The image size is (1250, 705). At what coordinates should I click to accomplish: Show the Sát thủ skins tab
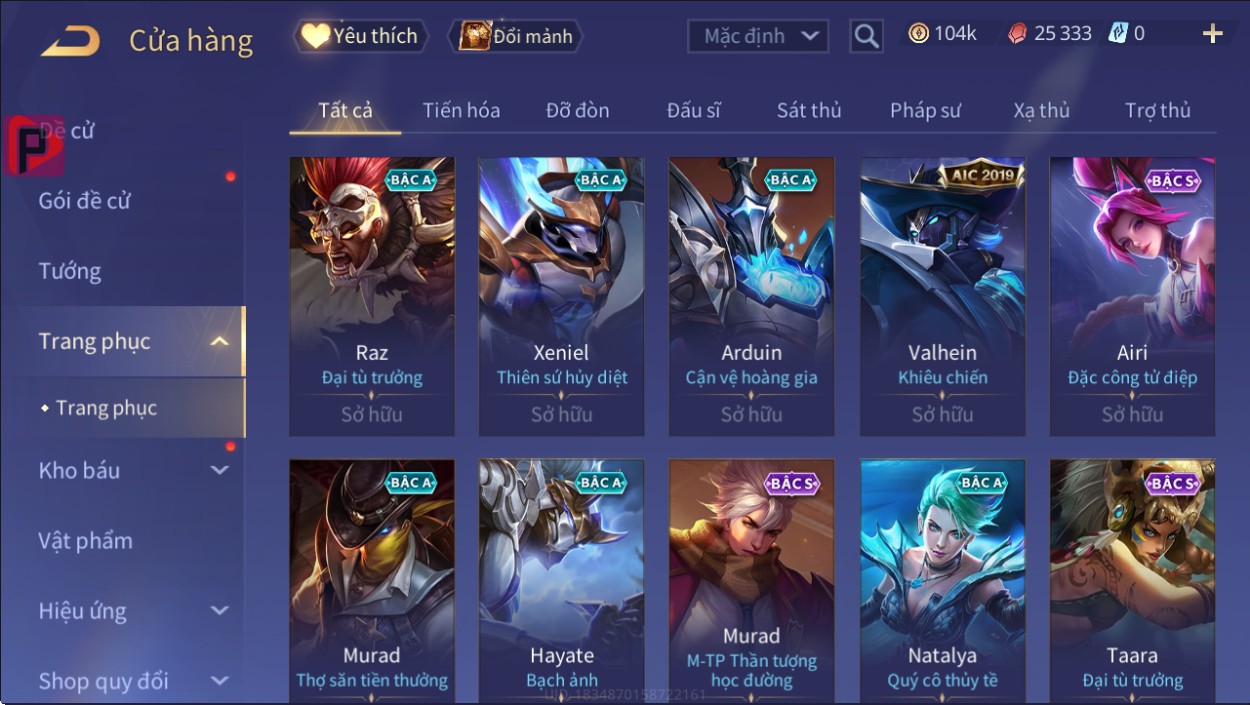pos(809,111)
